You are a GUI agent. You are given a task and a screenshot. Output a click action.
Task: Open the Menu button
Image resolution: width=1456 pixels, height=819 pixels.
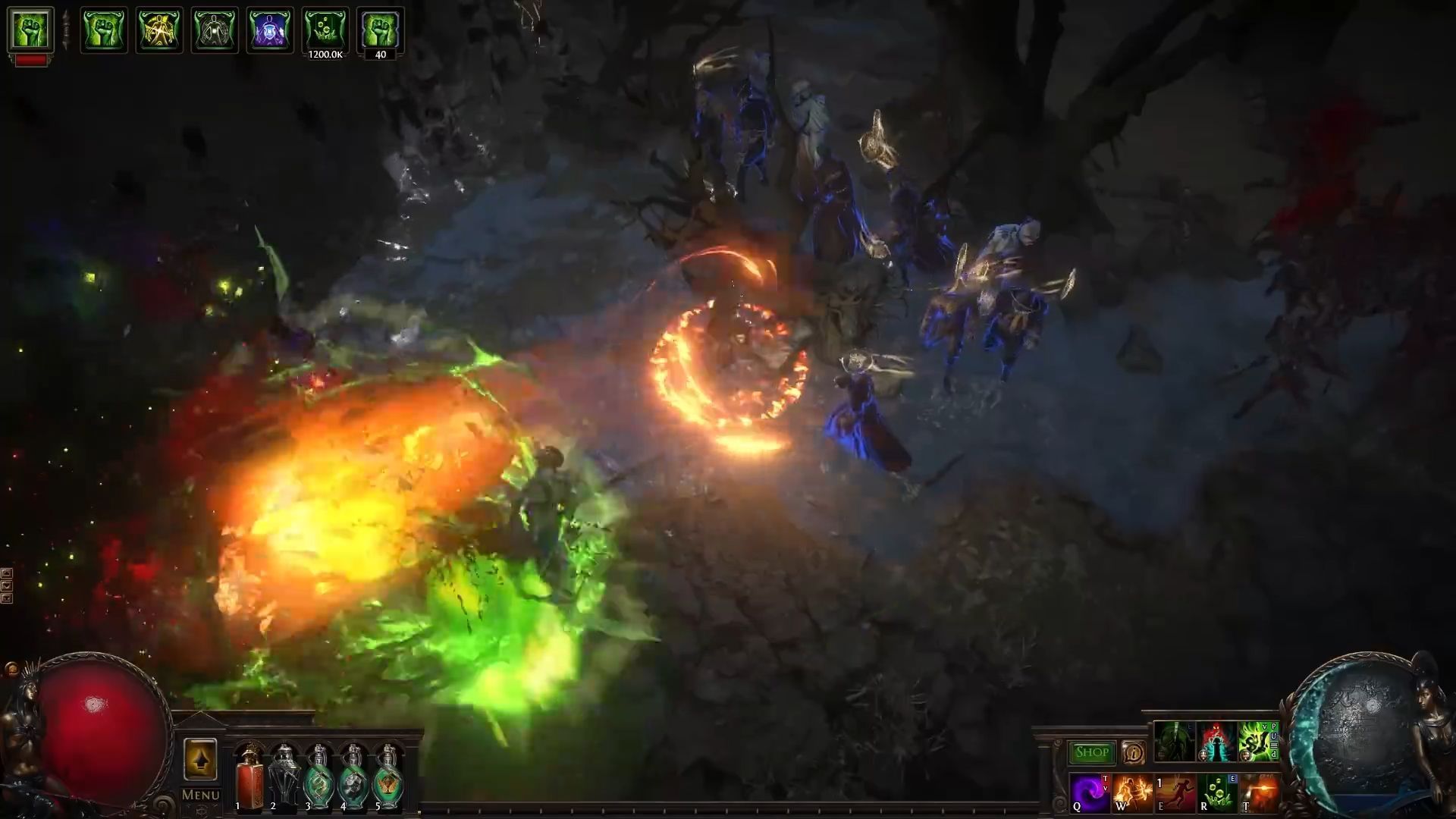tap(200, 795)
